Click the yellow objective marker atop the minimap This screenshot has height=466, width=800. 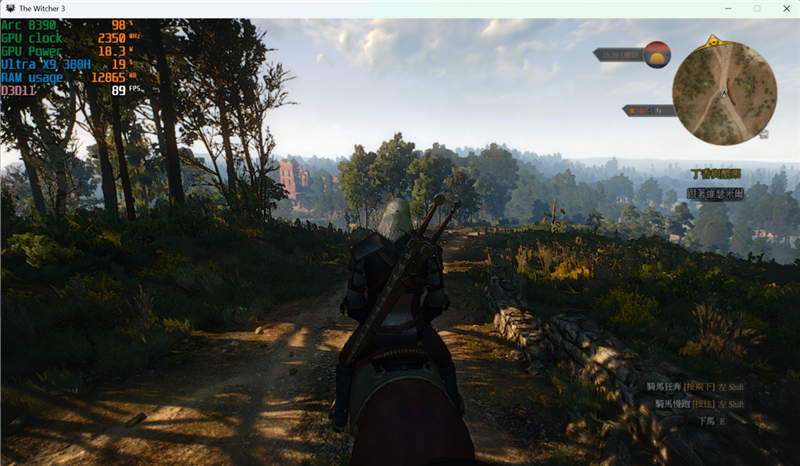pos(713,42)
